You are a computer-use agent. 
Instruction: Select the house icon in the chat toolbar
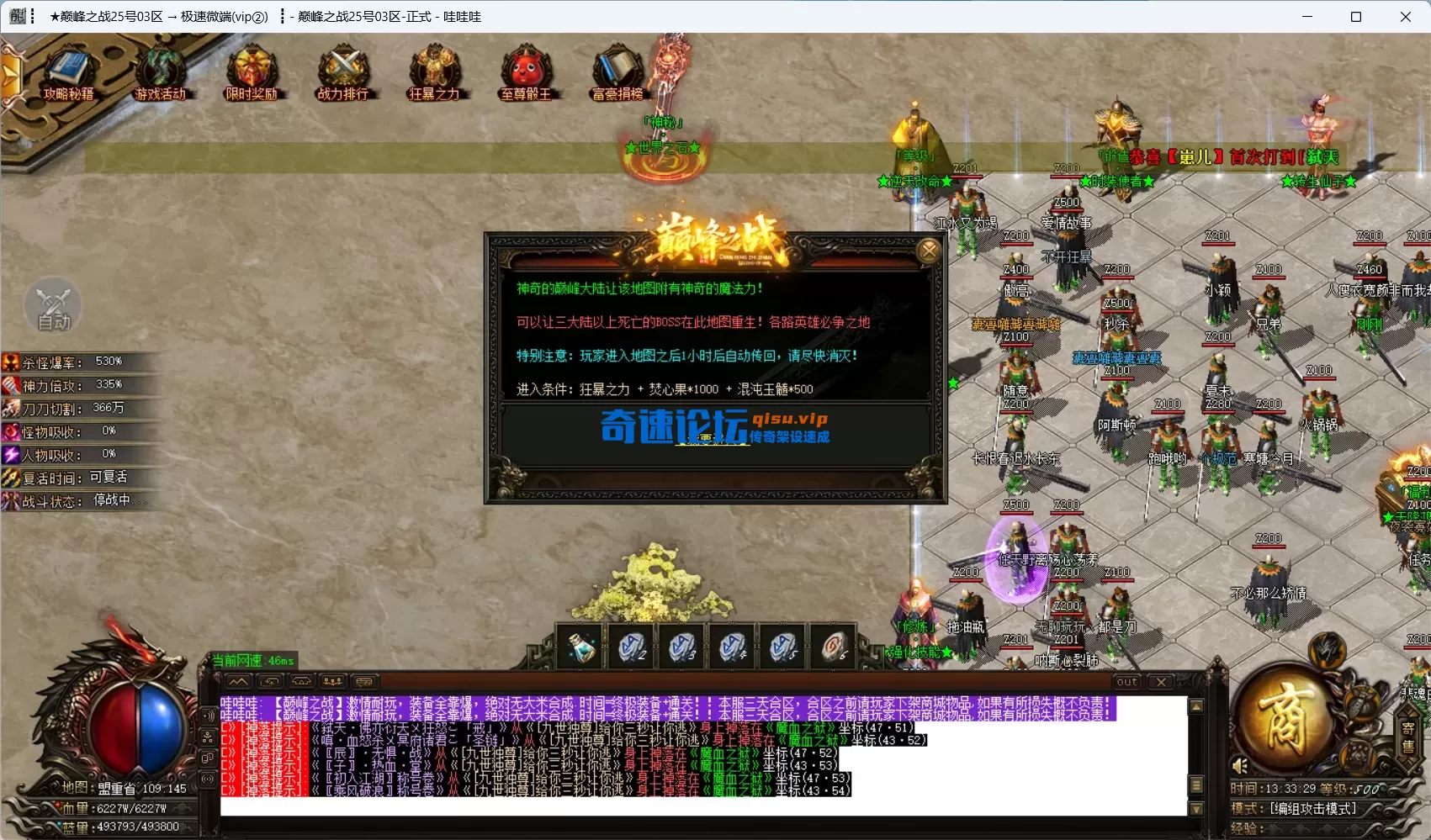pos(301,681)
